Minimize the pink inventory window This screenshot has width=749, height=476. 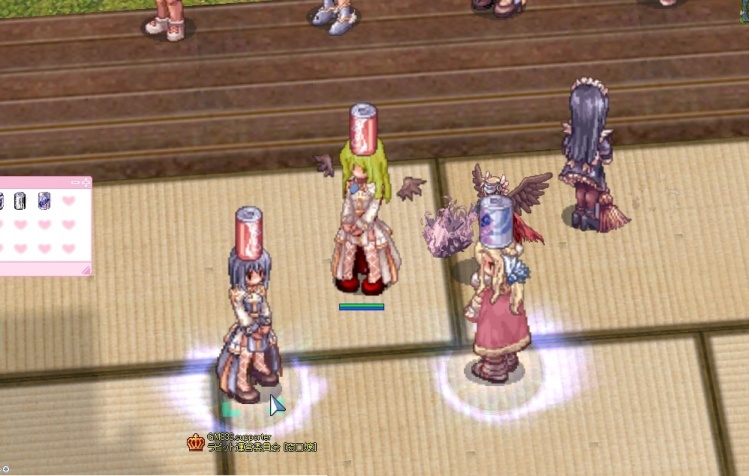(73, 183)
